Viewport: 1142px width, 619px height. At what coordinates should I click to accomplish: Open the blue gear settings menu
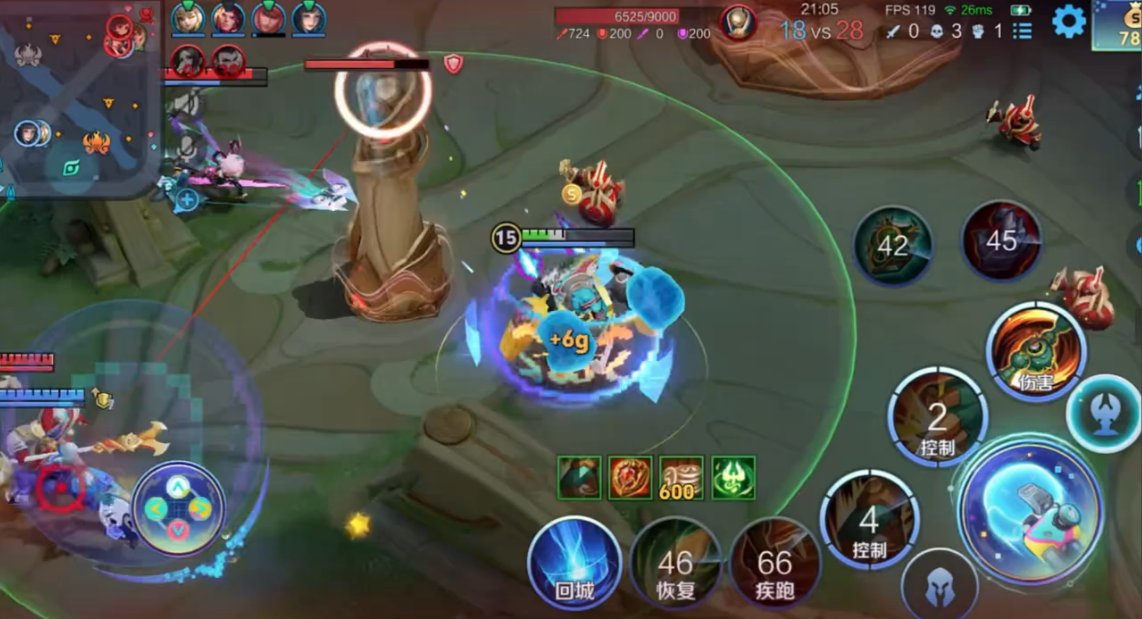coord(1069,21)
